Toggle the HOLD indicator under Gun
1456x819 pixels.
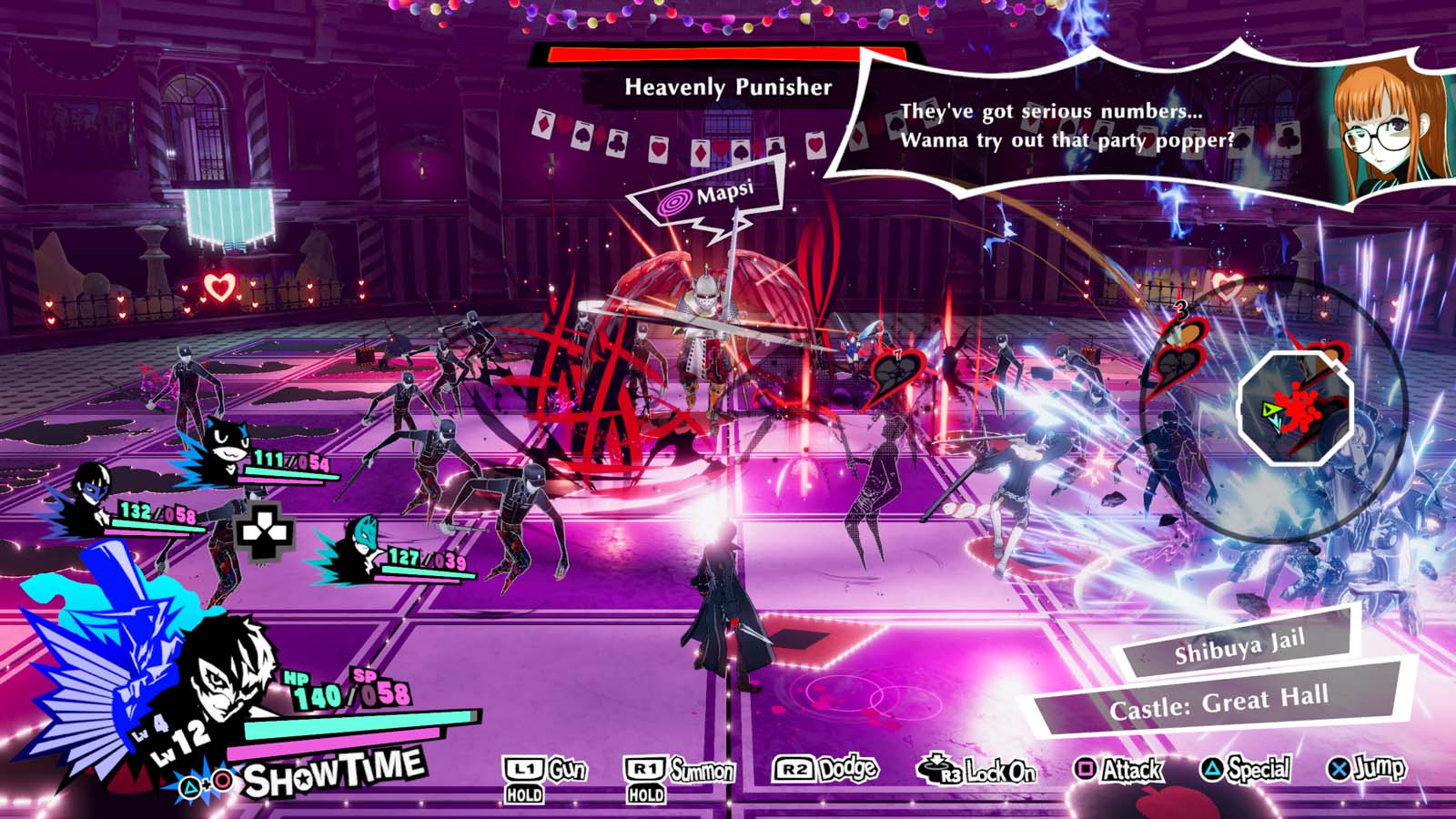(523, 794)
